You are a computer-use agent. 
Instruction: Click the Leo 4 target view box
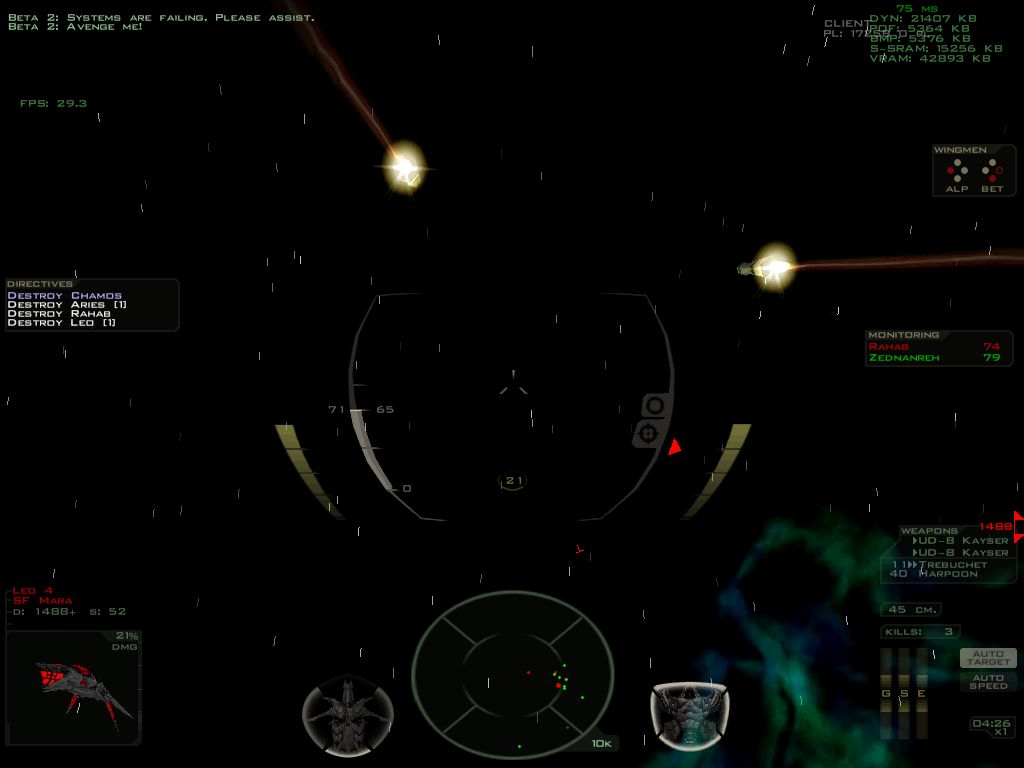click(73, 688)
